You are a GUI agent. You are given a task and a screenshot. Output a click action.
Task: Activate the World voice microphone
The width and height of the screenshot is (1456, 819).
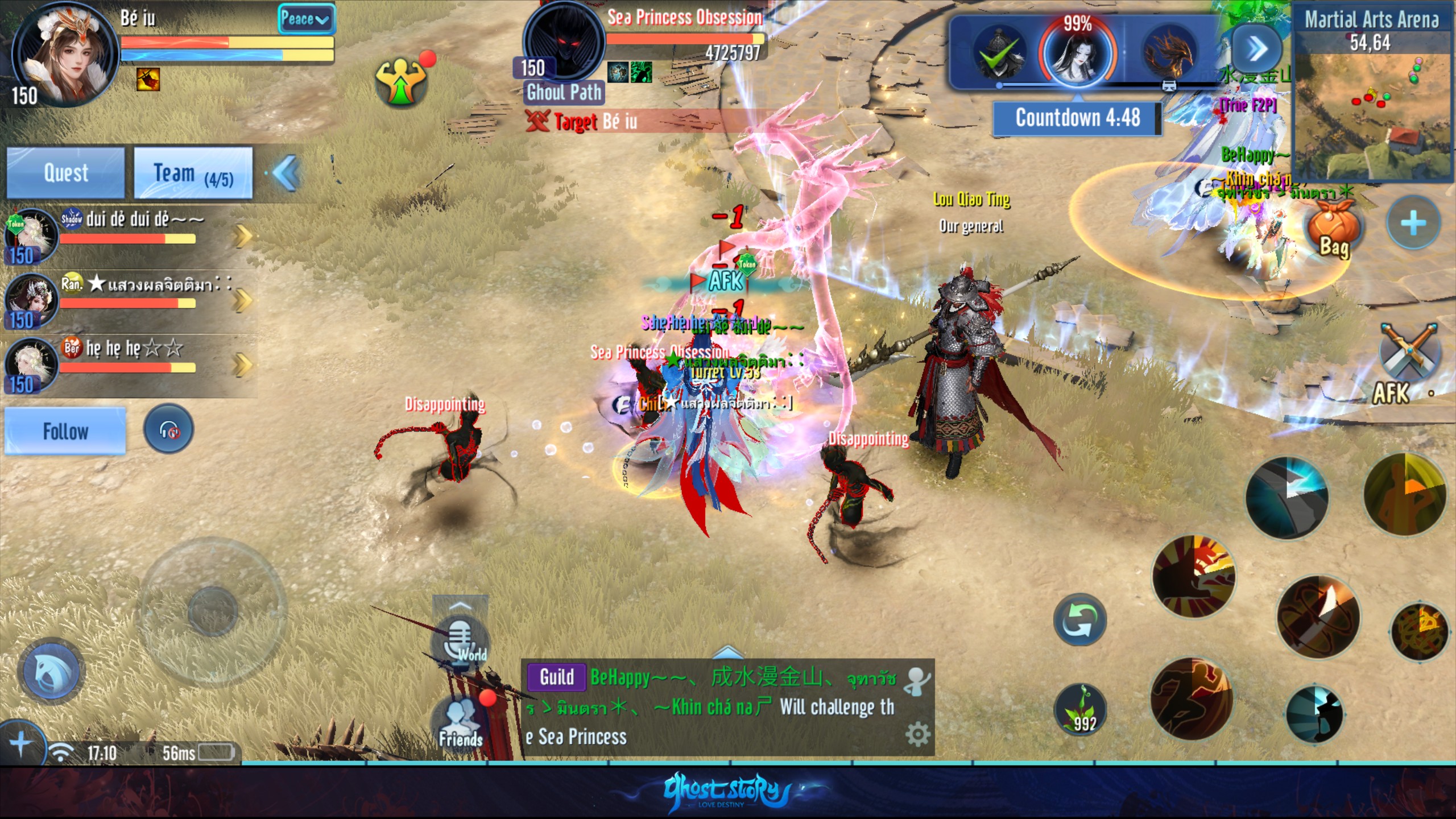pyautogui.click(x=461, y=640)
